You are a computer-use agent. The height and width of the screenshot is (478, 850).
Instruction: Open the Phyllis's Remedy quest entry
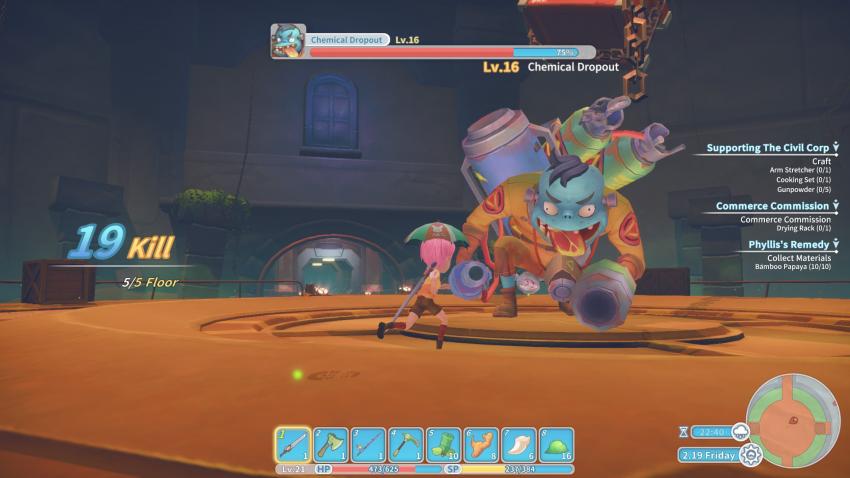[788, 244]
